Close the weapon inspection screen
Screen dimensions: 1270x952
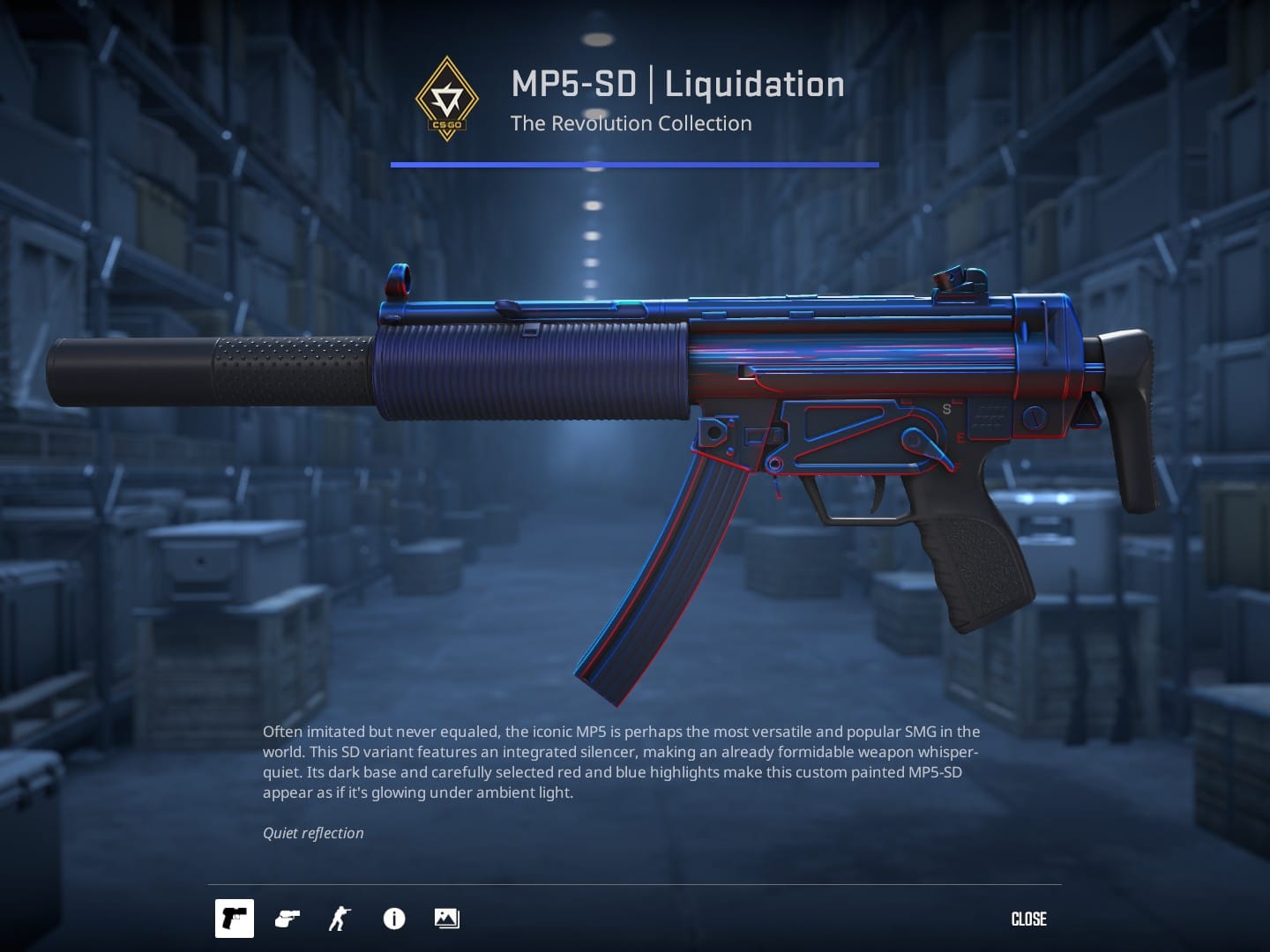click(1028, 919)
